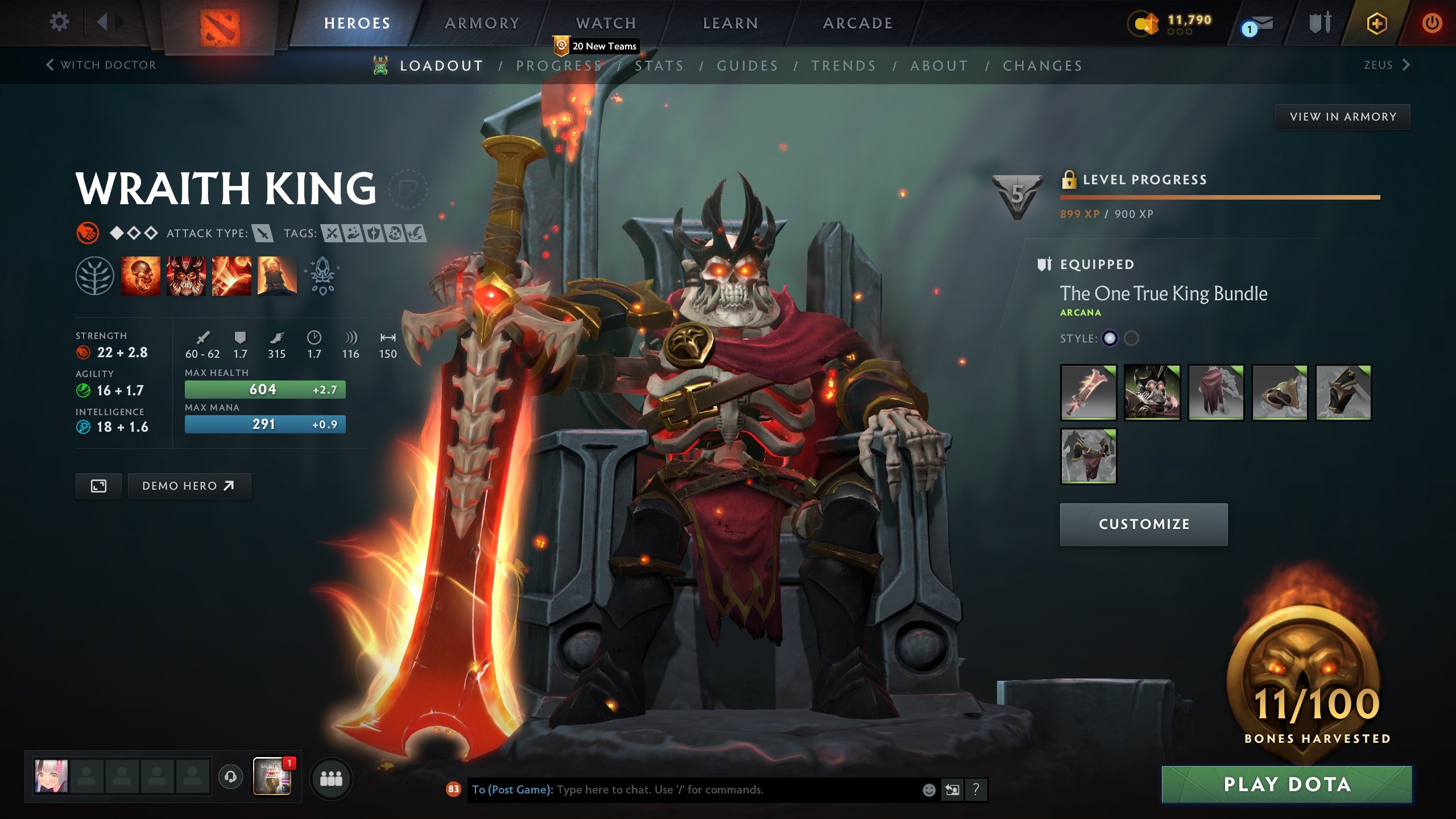Toggle the currently active Arcana style
1456x819 pixels.
1109,338
